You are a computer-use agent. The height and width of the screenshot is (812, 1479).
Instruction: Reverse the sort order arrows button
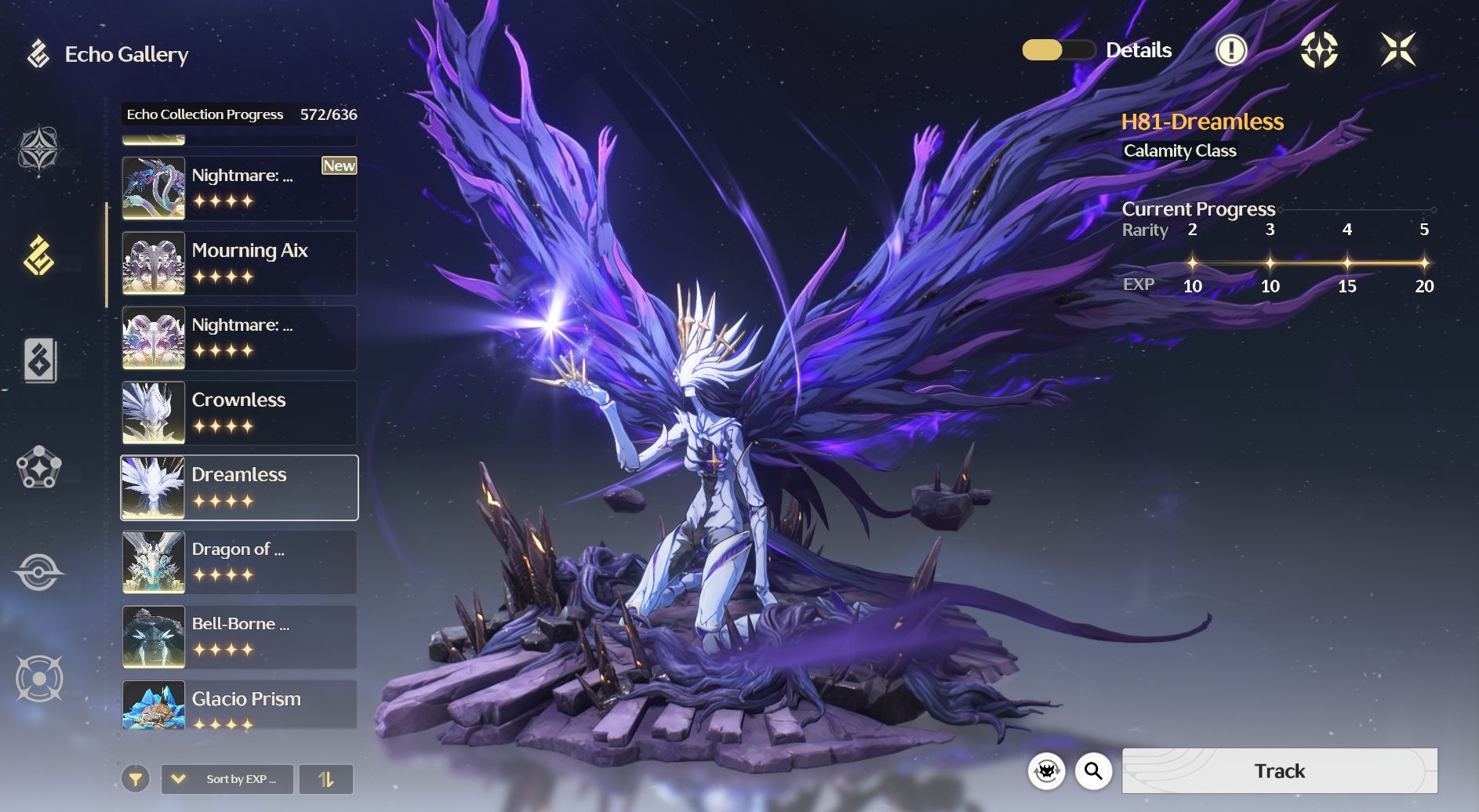point(326,779)
